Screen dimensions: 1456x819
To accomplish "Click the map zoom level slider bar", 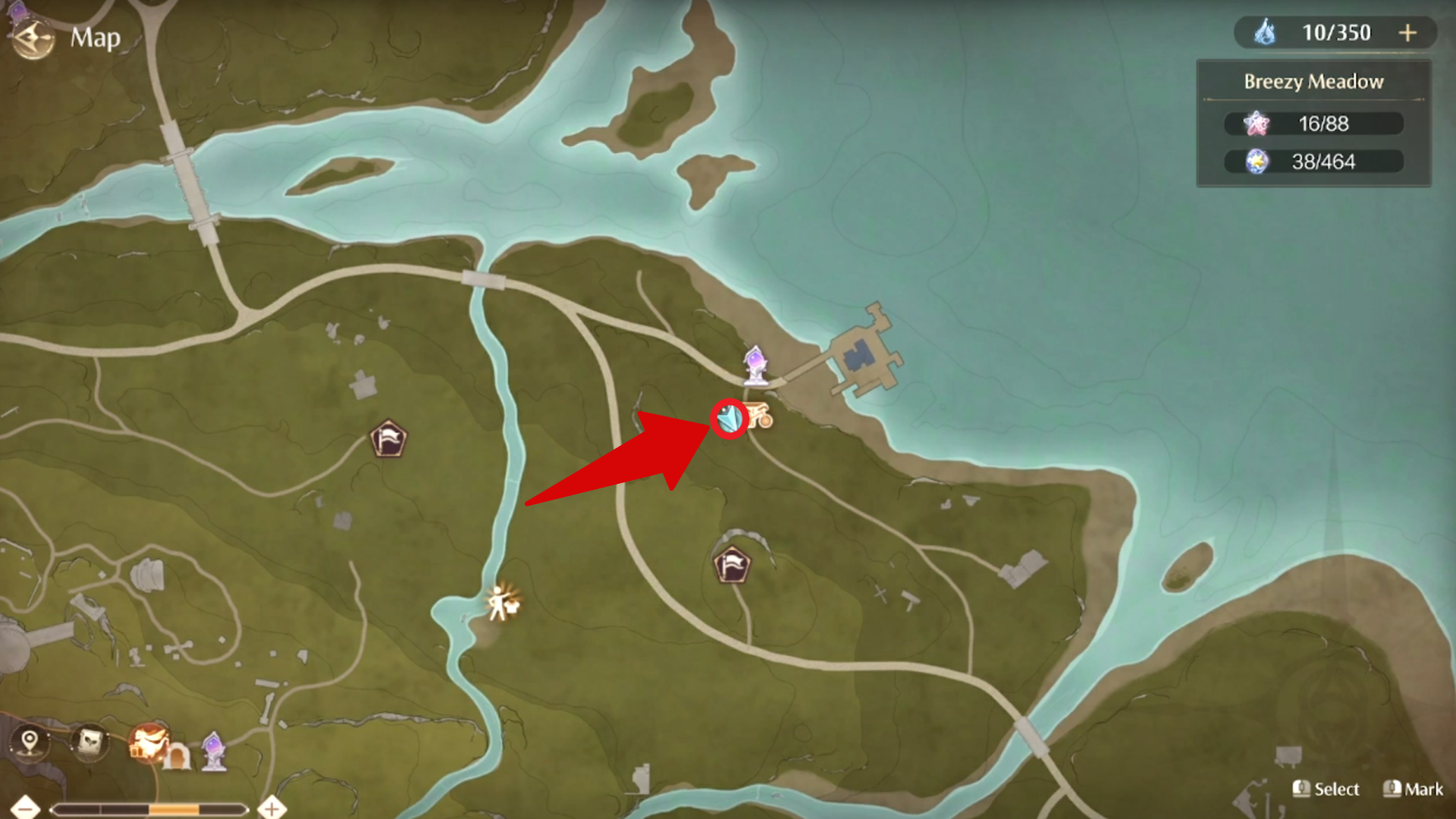I will [x=149, y=810].
